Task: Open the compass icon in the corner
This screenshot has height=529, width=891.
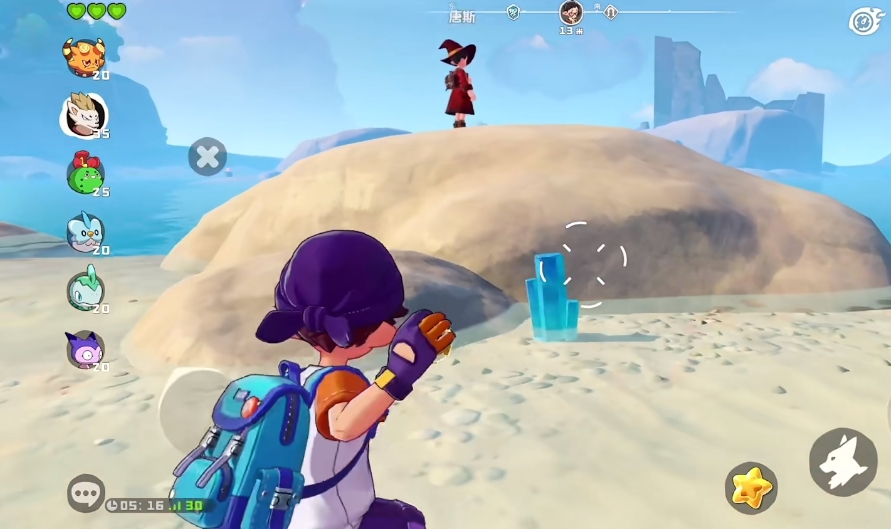Action: coord(863,21)
